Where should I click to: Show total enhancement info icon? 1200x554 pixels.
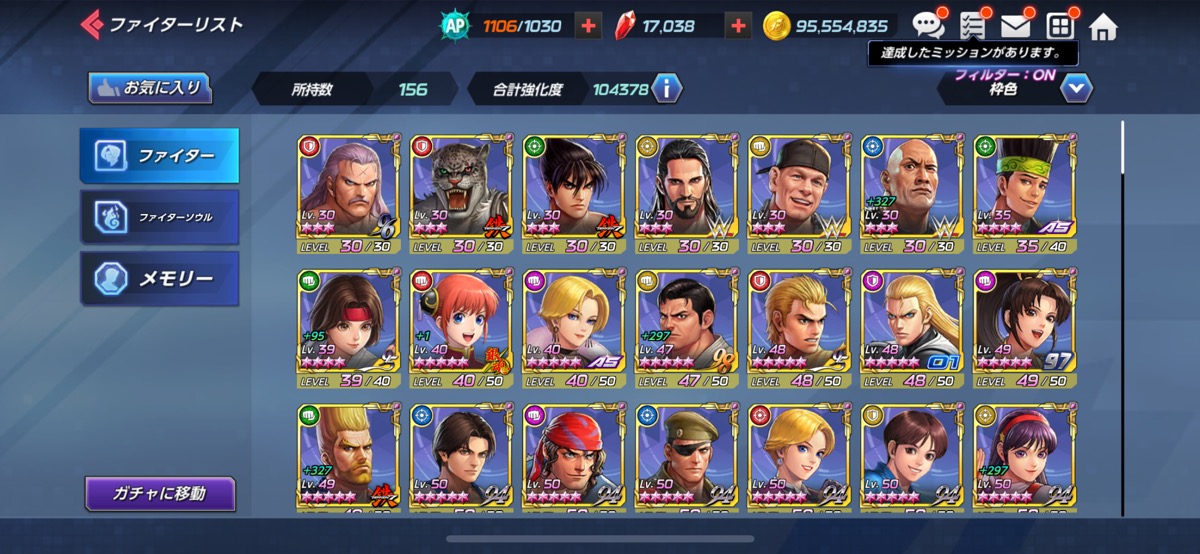coord(666,89)
